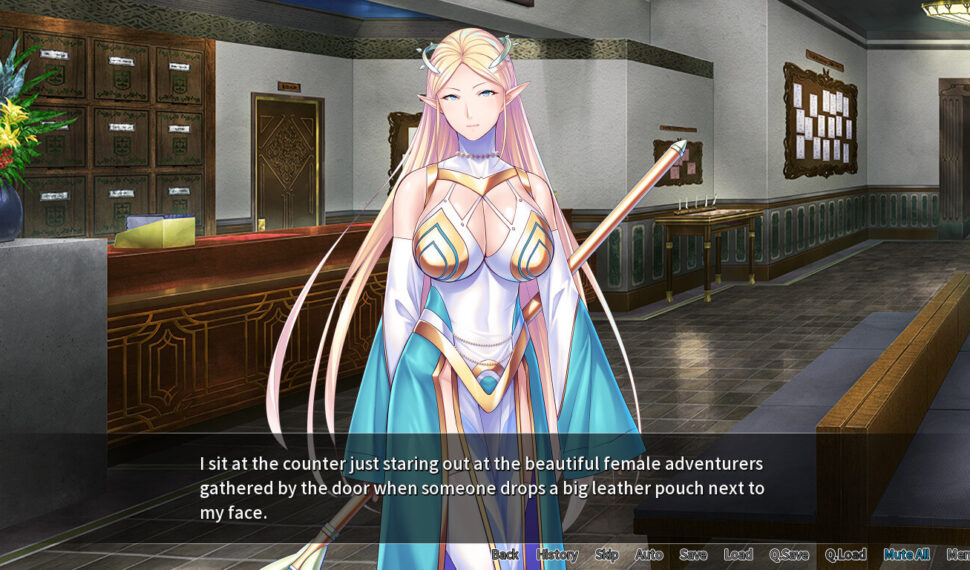Open the History log

[x=557, y=554]
